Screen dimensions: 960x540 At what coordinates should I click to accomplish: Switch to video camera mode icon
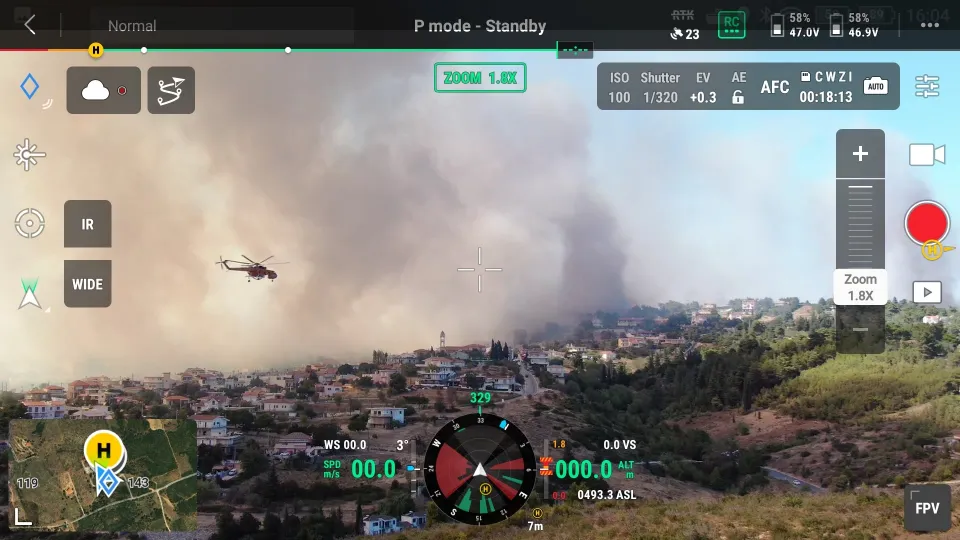coord(927,155)
